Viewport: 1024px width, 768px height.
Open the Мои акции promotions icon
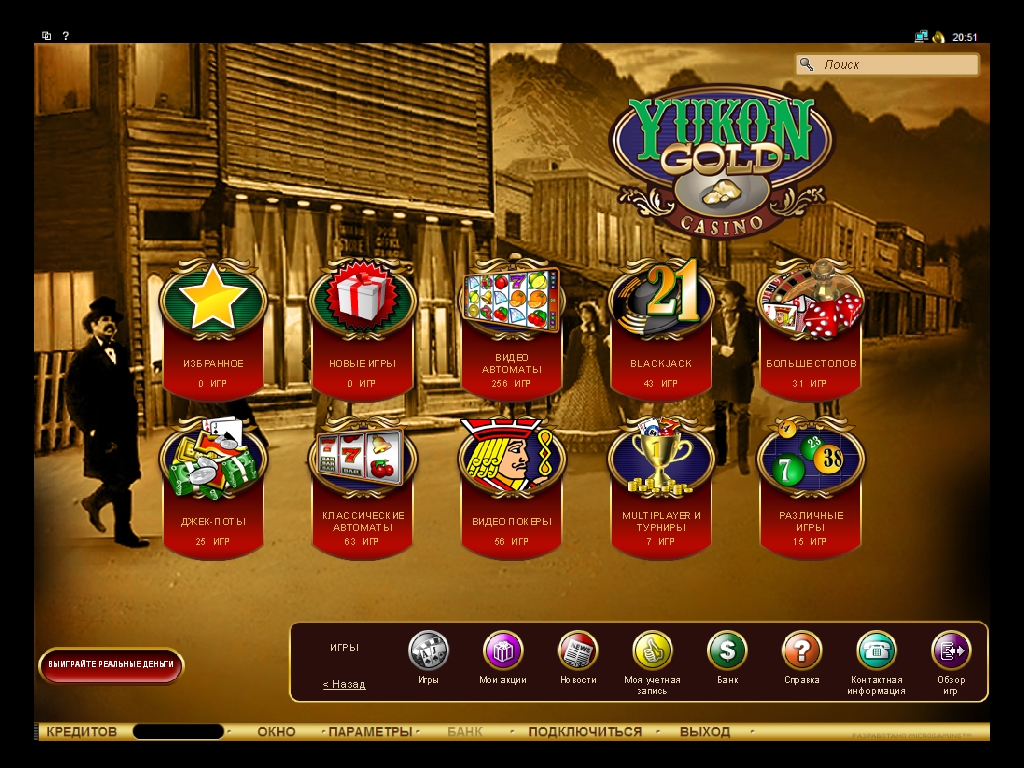503,651
